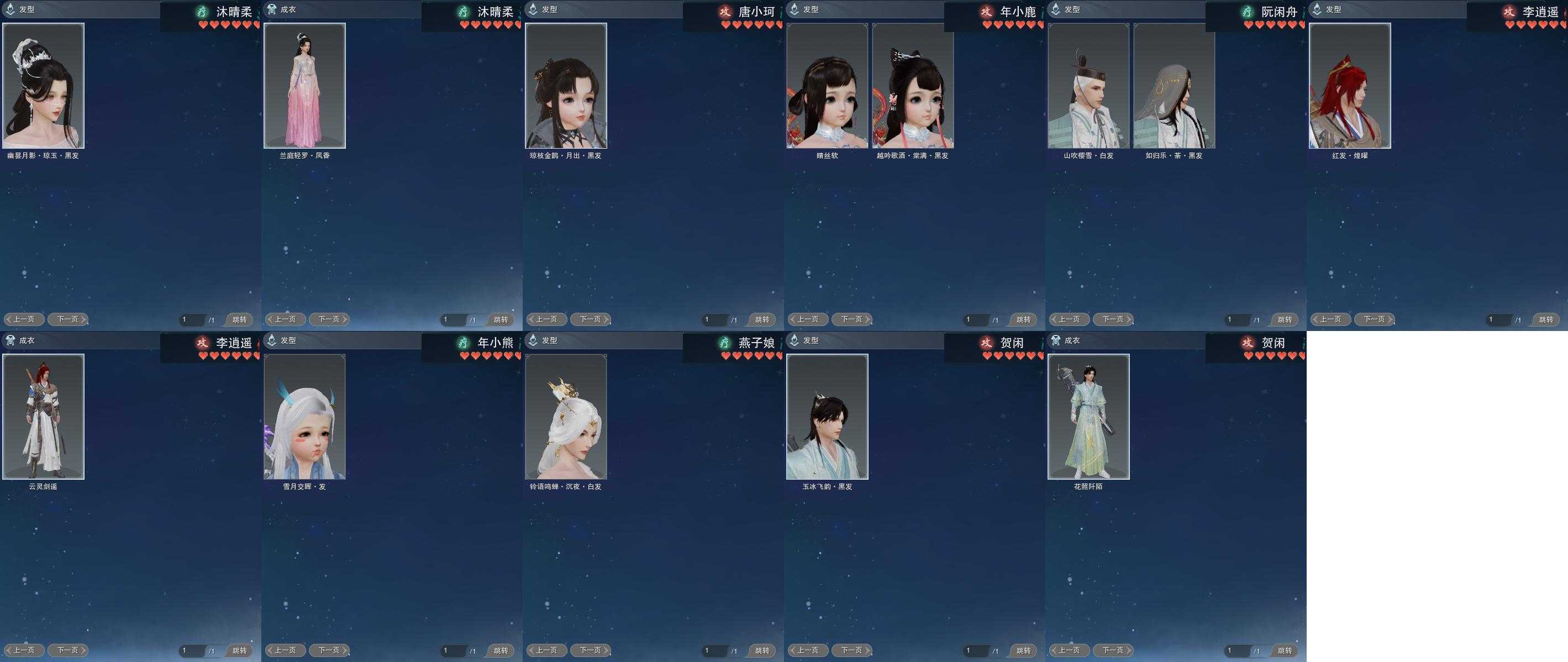Choose the 花照阡陌 outfit thumbnail
The width and height of the screenshot is (1568, 662).
coord(1088,417)
